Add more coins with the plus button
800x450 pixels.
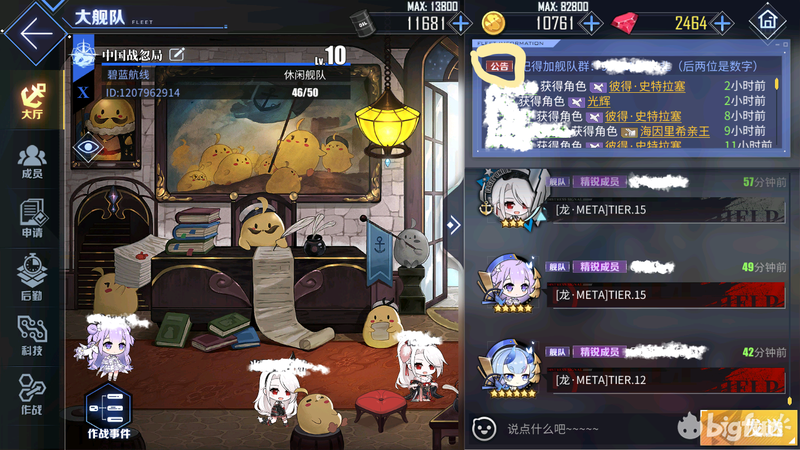tap(592, 23)
